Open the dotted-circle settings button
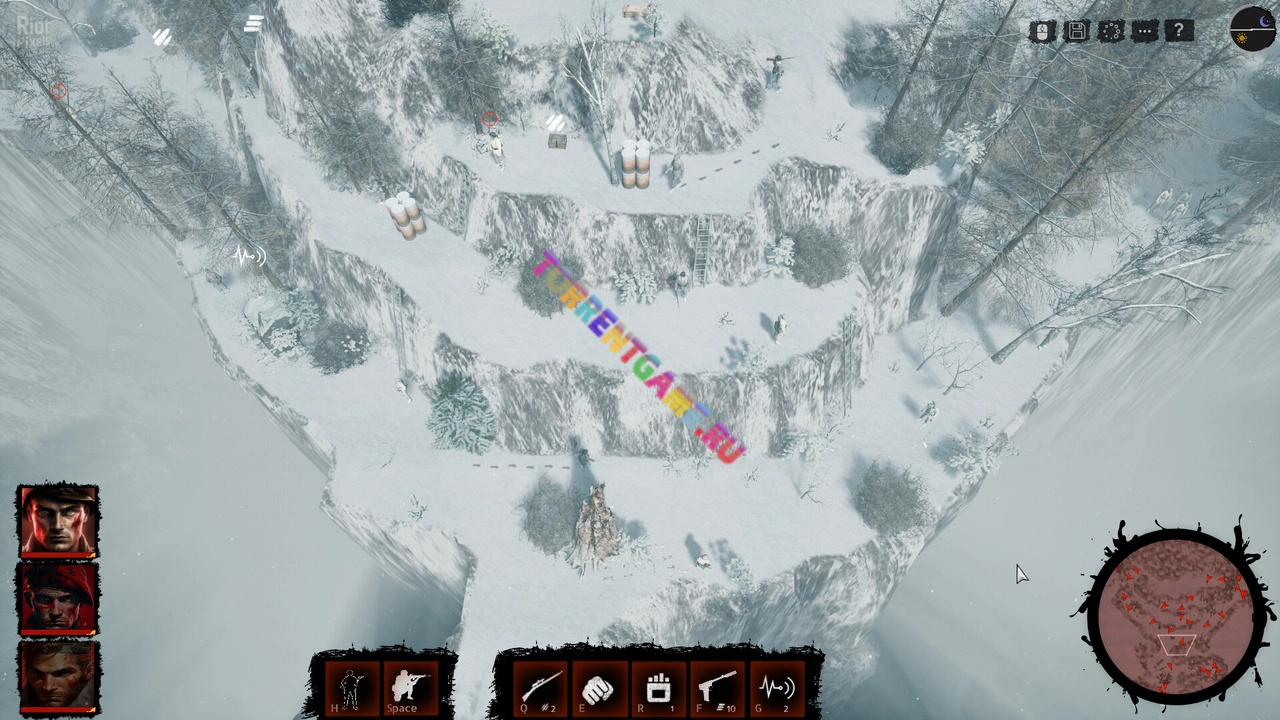This screenshot has width=1280, height=720. (x=1111, y=32)
